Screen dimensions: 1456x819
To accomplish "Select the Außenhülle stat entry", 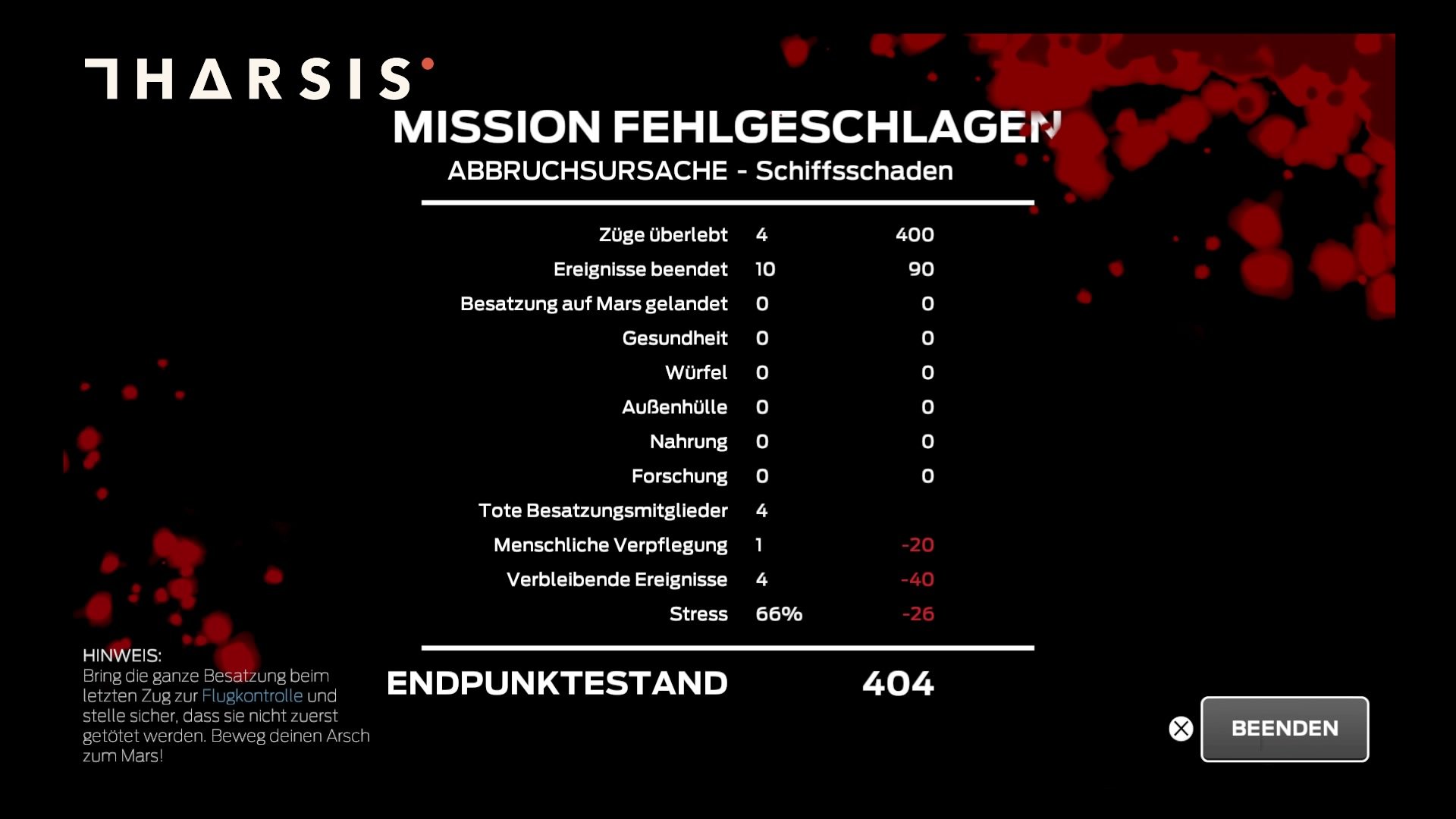I will [x=673, y=407].
